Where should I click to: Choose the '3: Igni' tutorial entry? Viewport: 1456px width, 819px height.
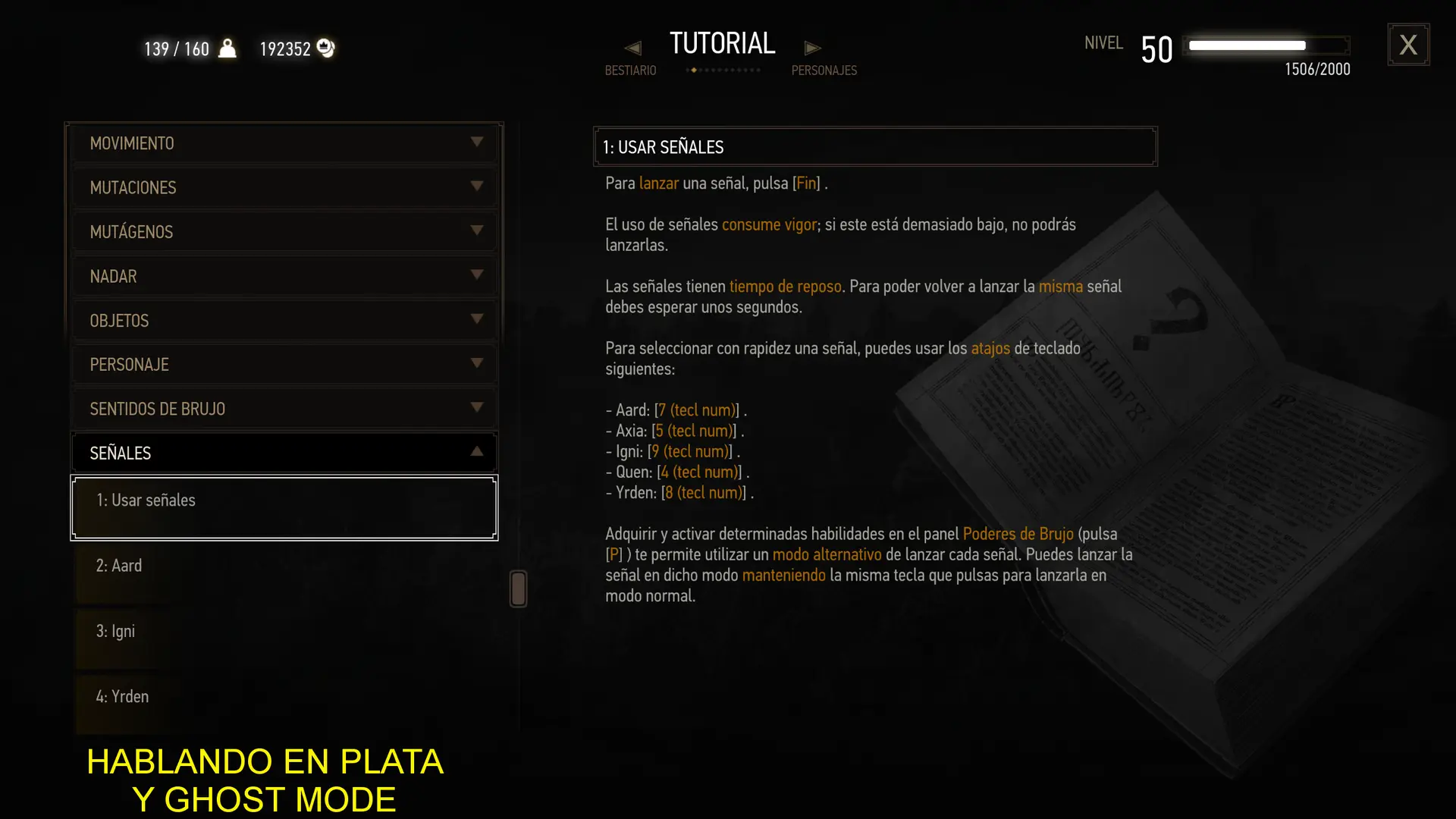(284, 632)
